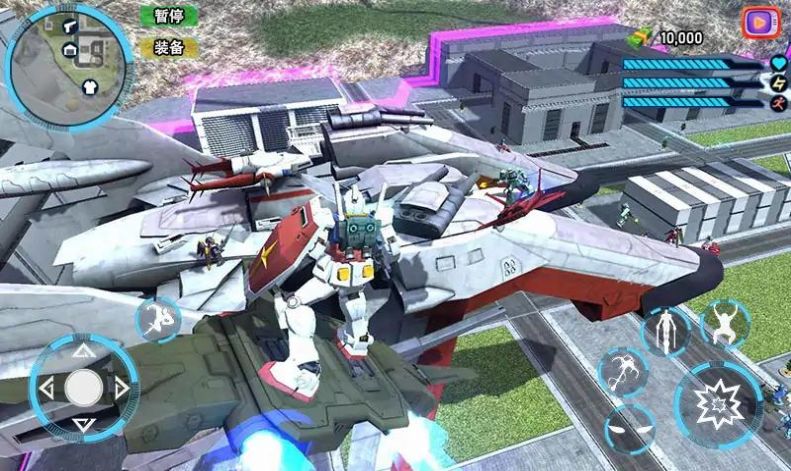The height and width of the screenshot is (471, 791).
Task: Tap the joystick right arrow
Action: (x=122, y=387)
